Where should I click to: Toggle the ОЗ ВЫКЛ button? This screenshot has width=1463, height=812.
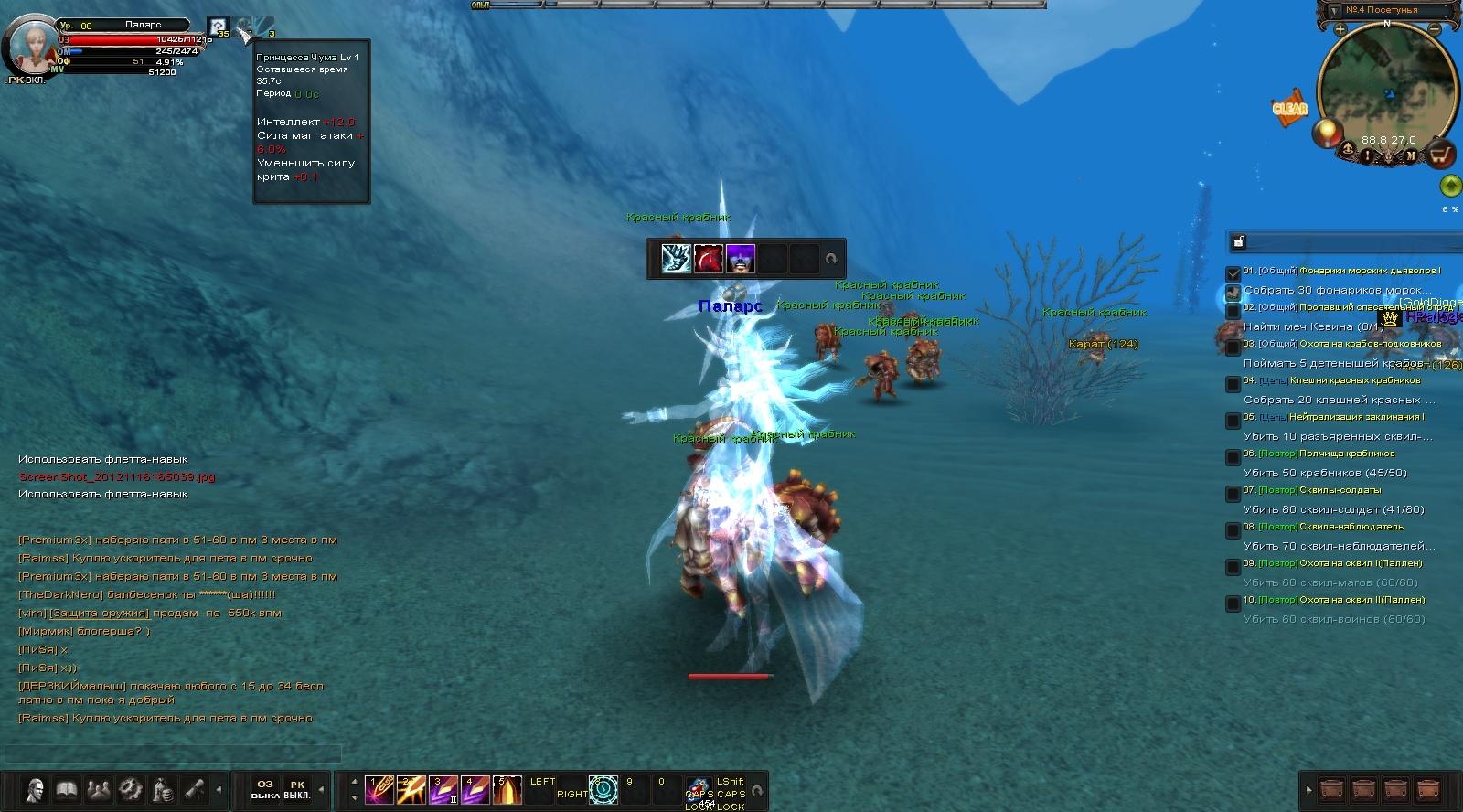click(x=265, y=789)
